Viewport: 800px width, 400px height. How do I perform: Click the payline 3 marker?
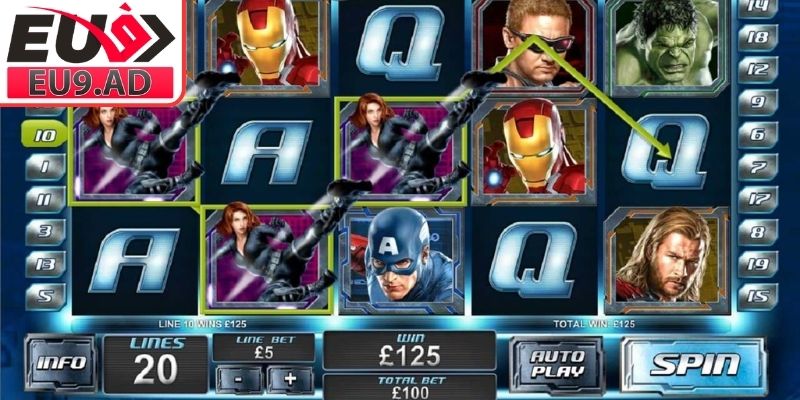coord(45,231)
